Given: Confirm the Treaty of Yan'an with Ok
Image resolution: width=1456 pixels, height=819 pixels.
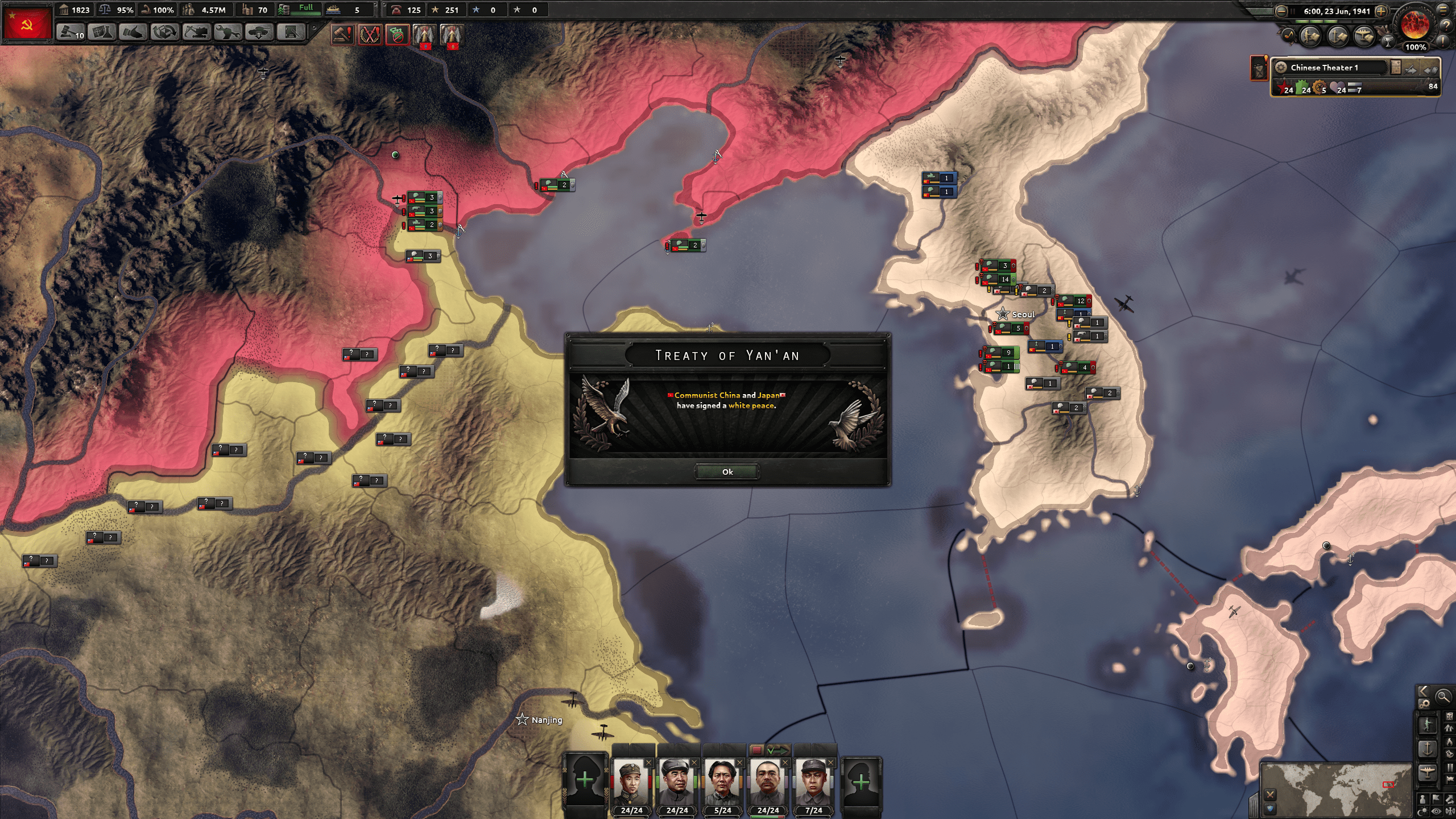Looking at the screenshot, I should (x=728, y=472).
